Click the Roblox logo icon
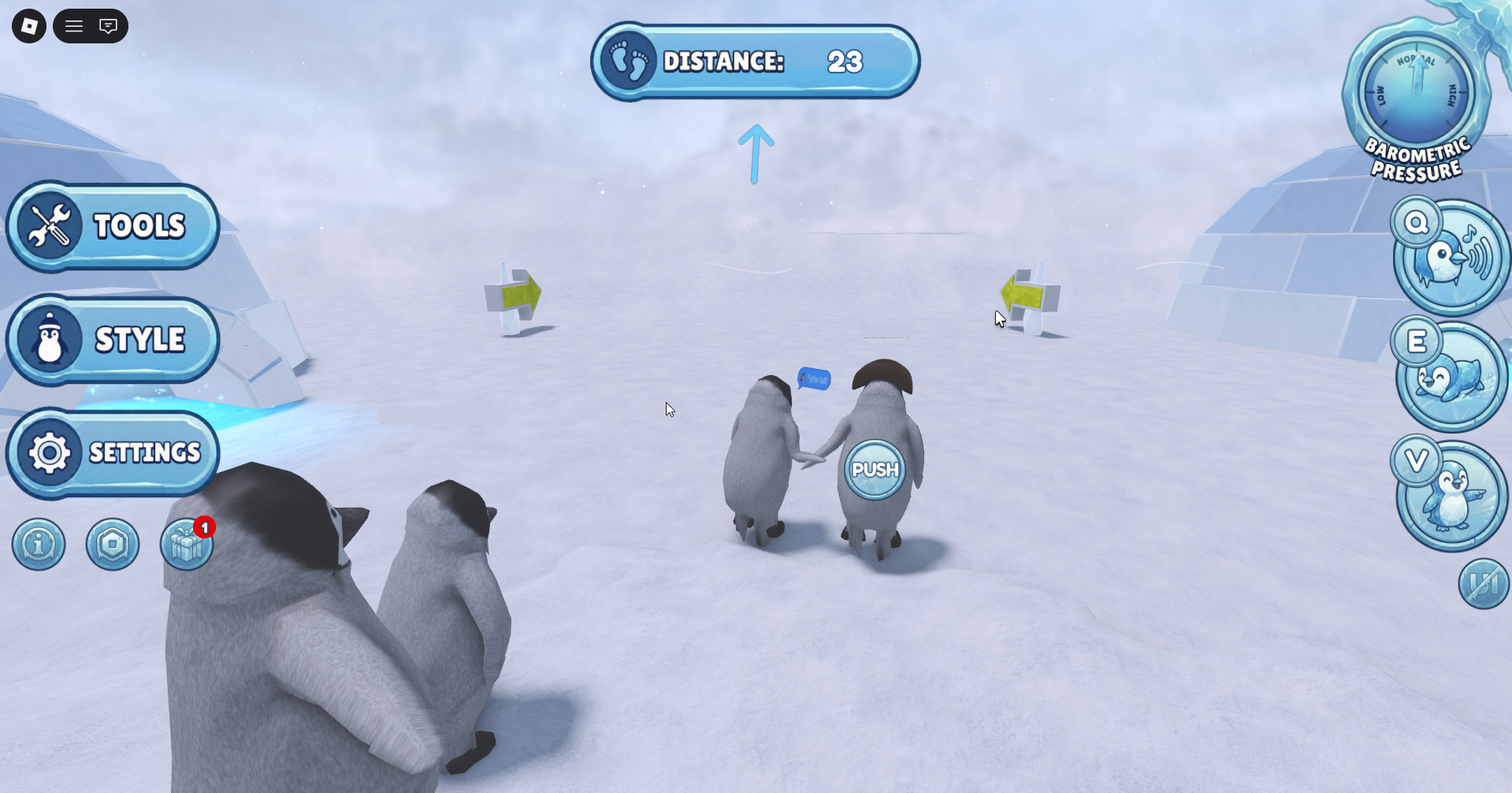The width and height of the screenshot is (1512, 793). click(x=28, y=26)
